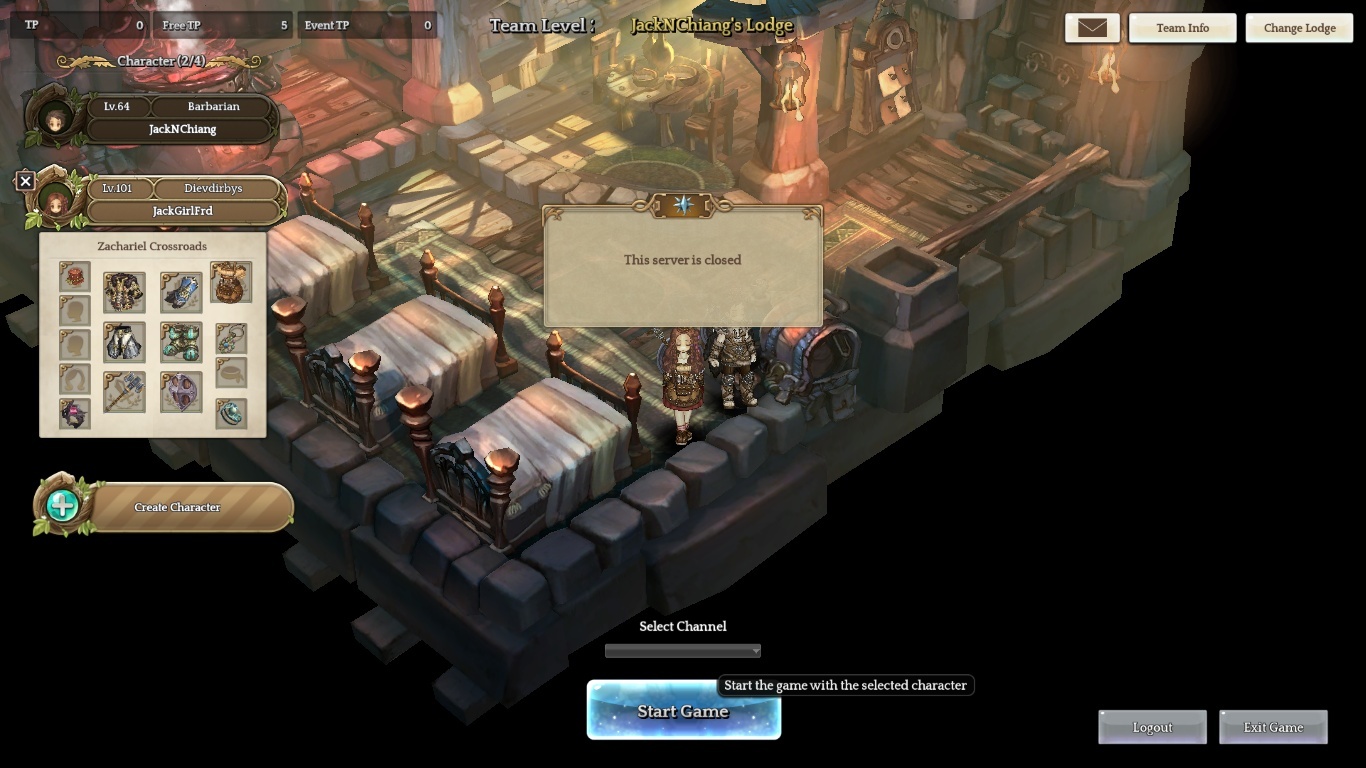Start the game with selected character
The height and width of the screenshot is (768, 1366).
pos(683,711)
